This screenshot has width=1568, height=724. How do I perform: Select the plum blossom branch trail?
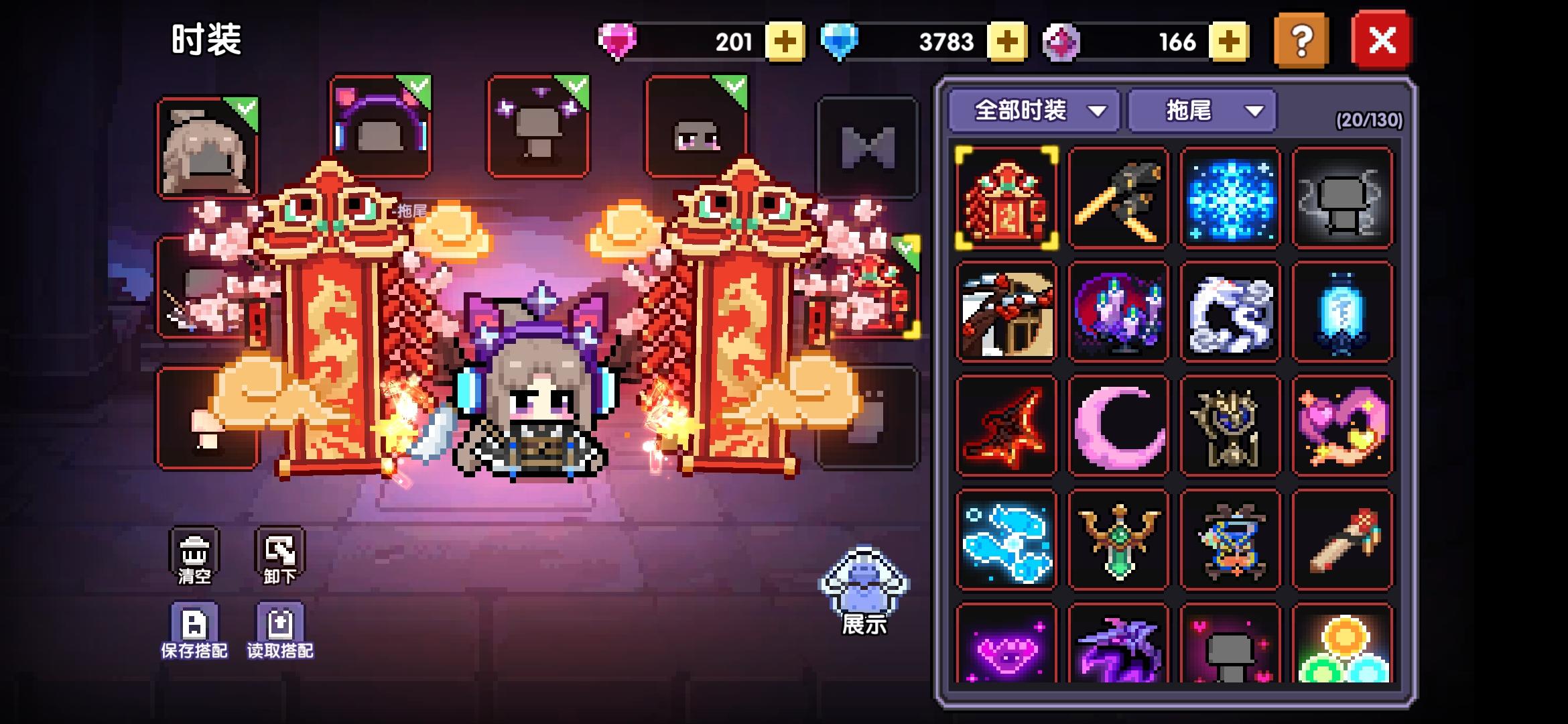click(x=1005, y=312)
